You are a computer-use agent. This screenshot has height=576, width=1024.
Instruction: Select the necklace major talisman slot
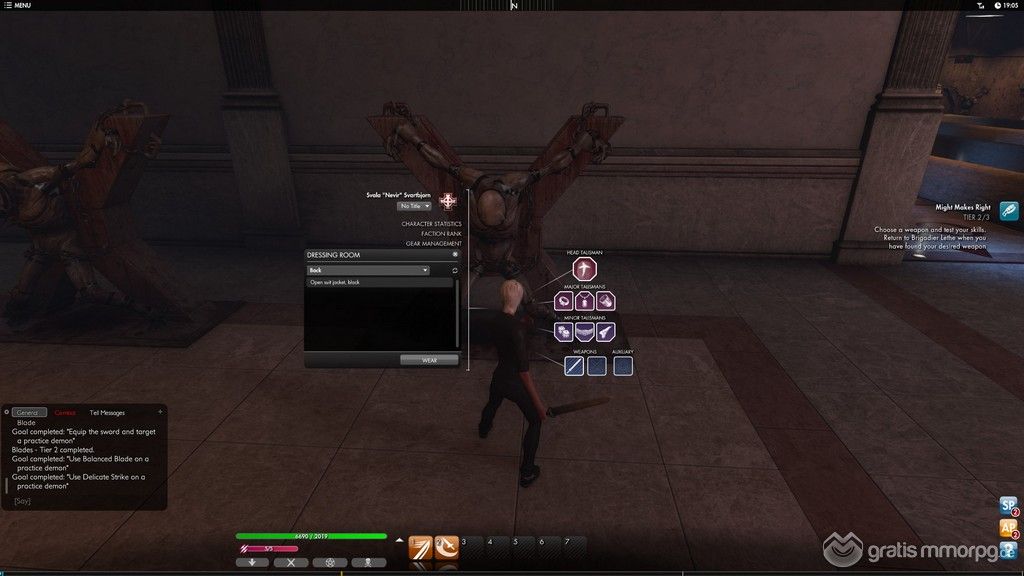point(584,300)
